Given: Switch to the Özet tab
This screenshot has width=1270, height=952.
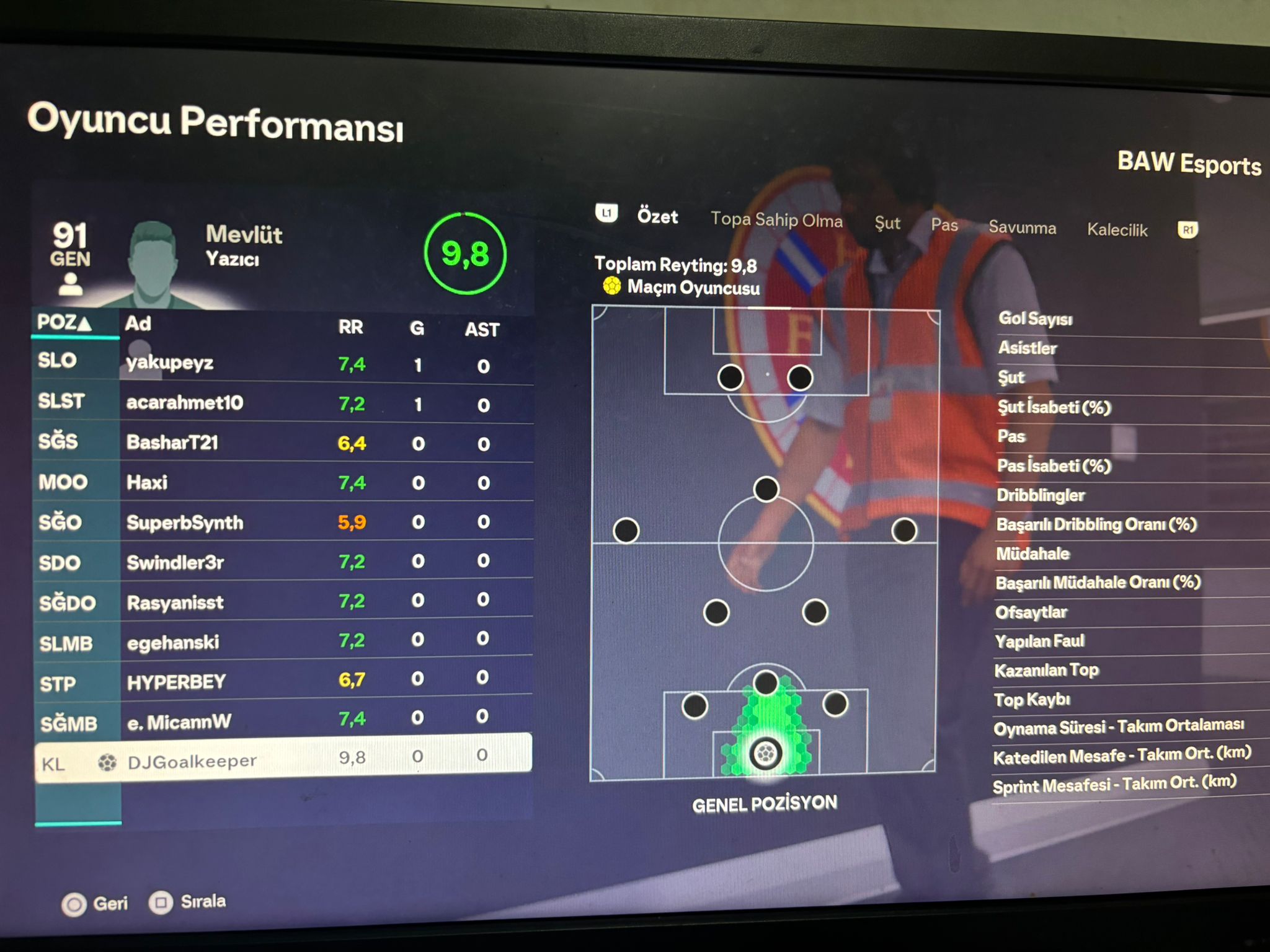Looking at the screenshot, I should 657,216.
